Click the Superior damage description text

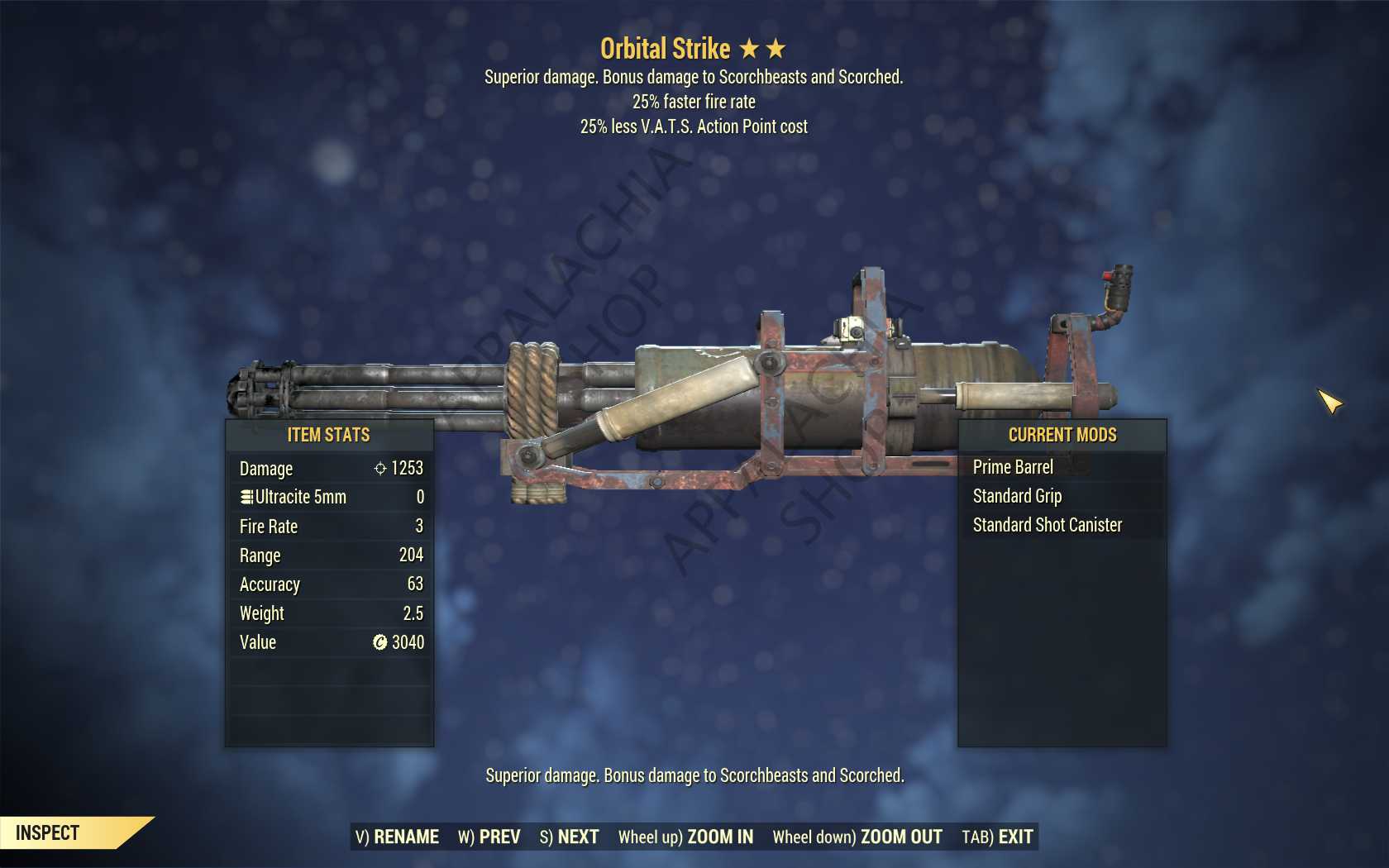[694, 776]
